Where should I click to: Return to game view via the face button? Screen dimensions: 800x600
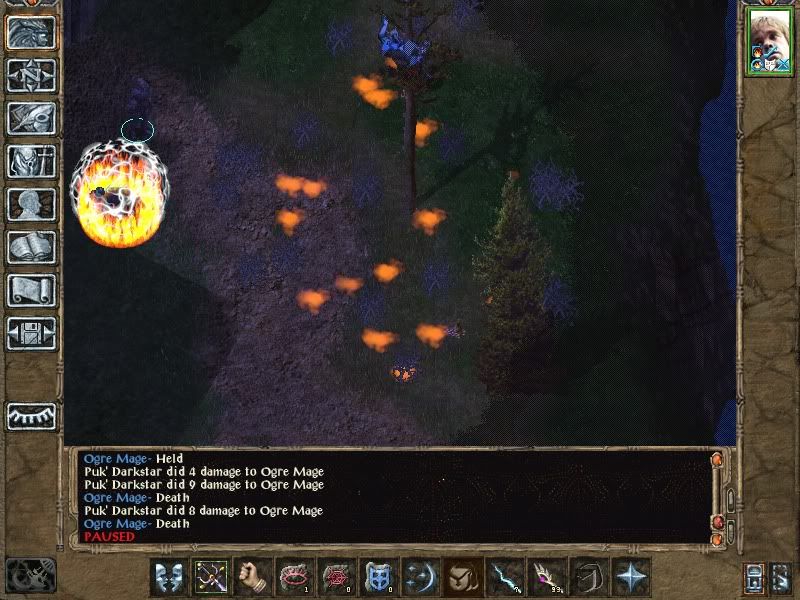click(31, 31)
